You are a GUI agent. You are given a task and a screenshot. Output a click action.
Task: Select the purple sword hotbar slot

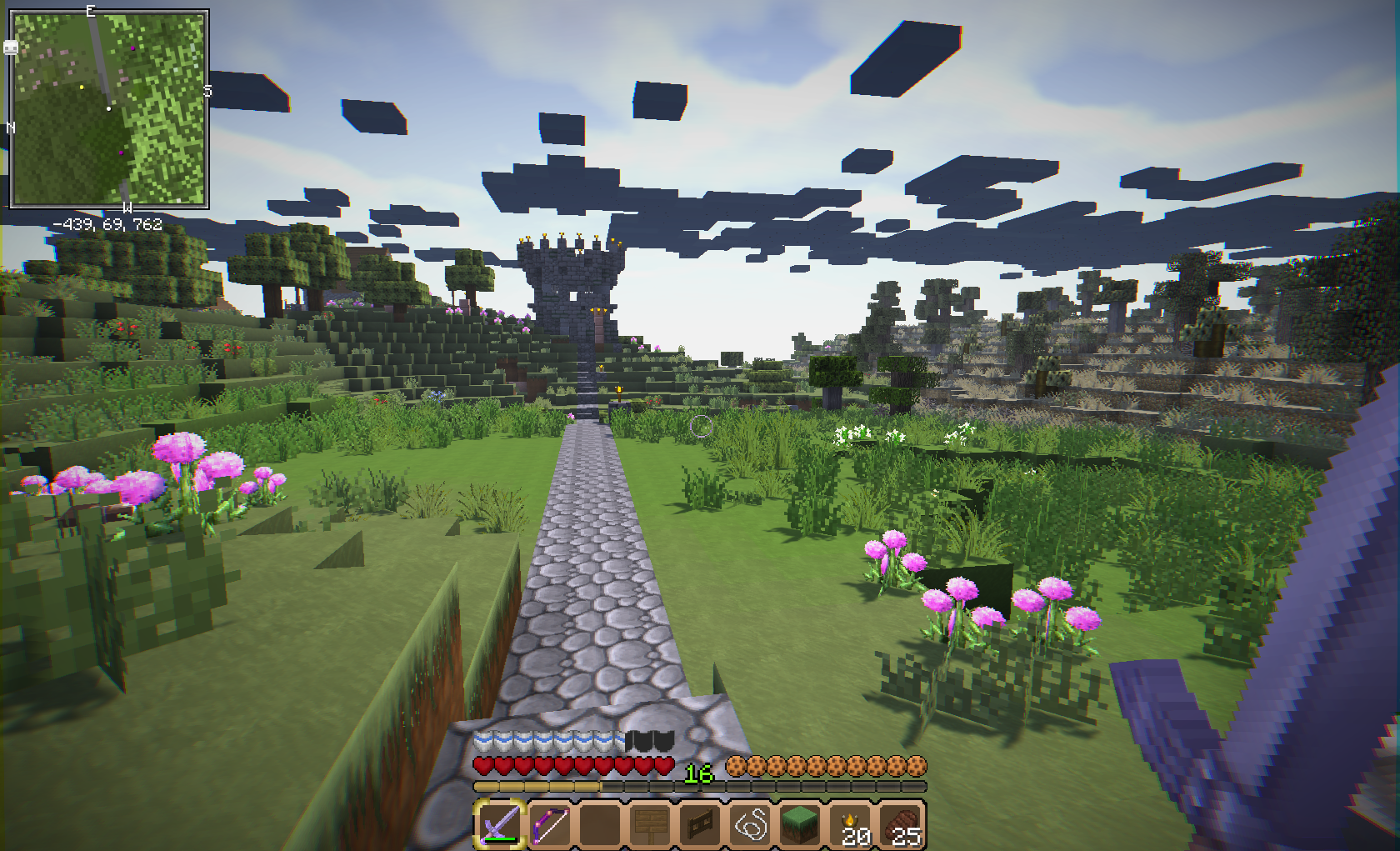(500, 824)
